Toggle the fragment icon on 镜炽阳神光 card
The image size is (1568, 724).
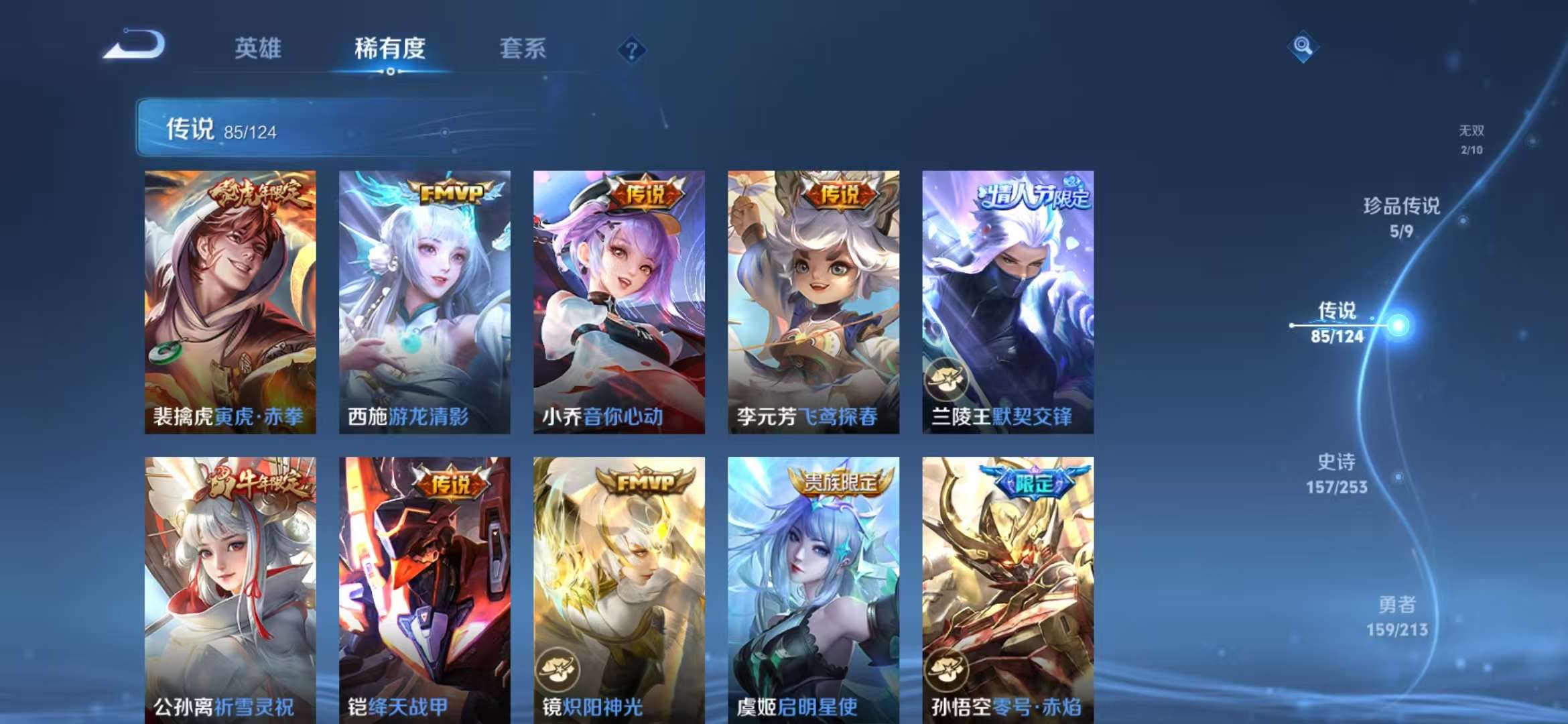[558, 670]
